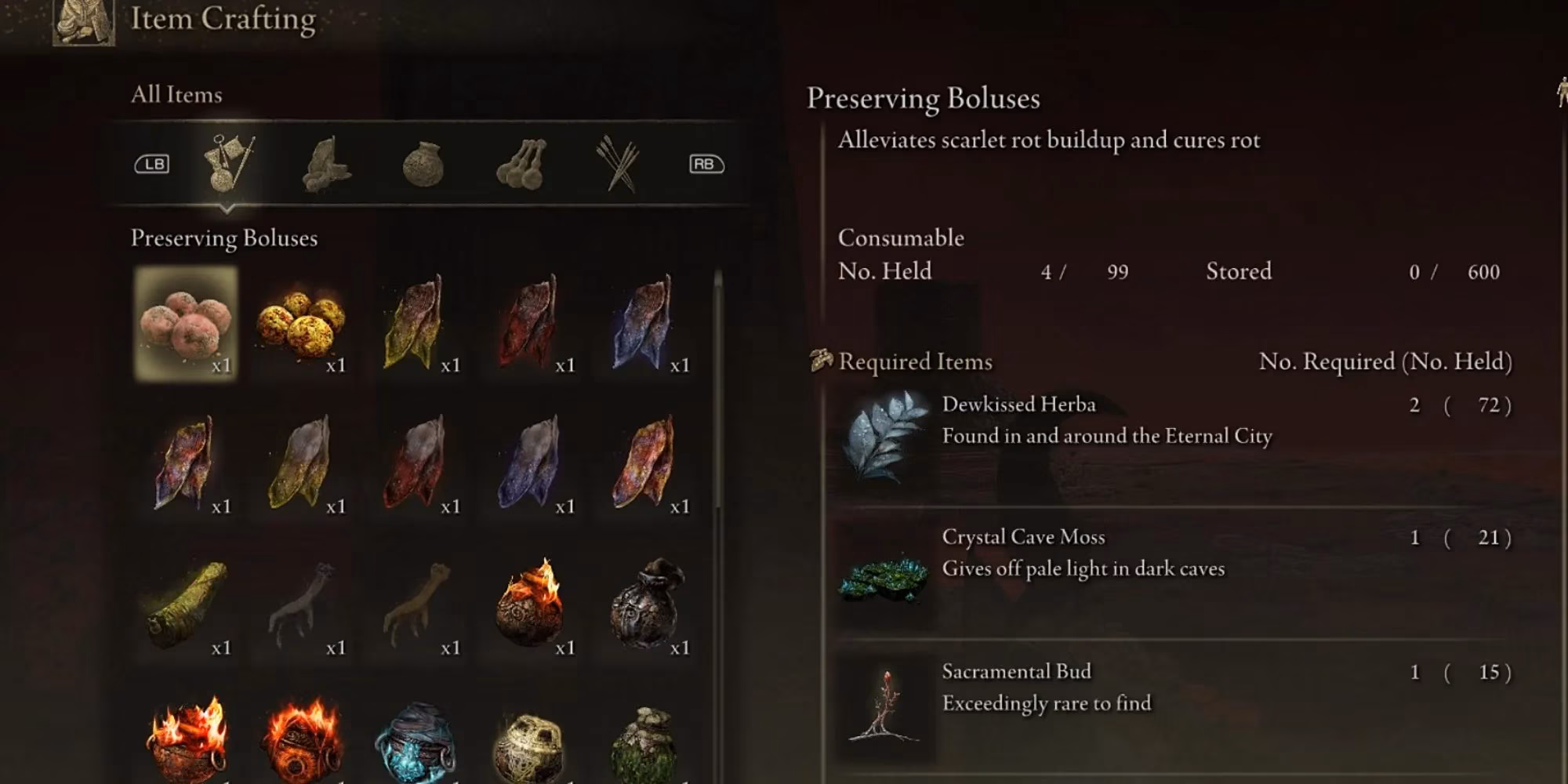Screen dimensions: 1568x784
Task: Switch to the cured meat category tab
Action: pyautogui.click(x=329, y=162)
